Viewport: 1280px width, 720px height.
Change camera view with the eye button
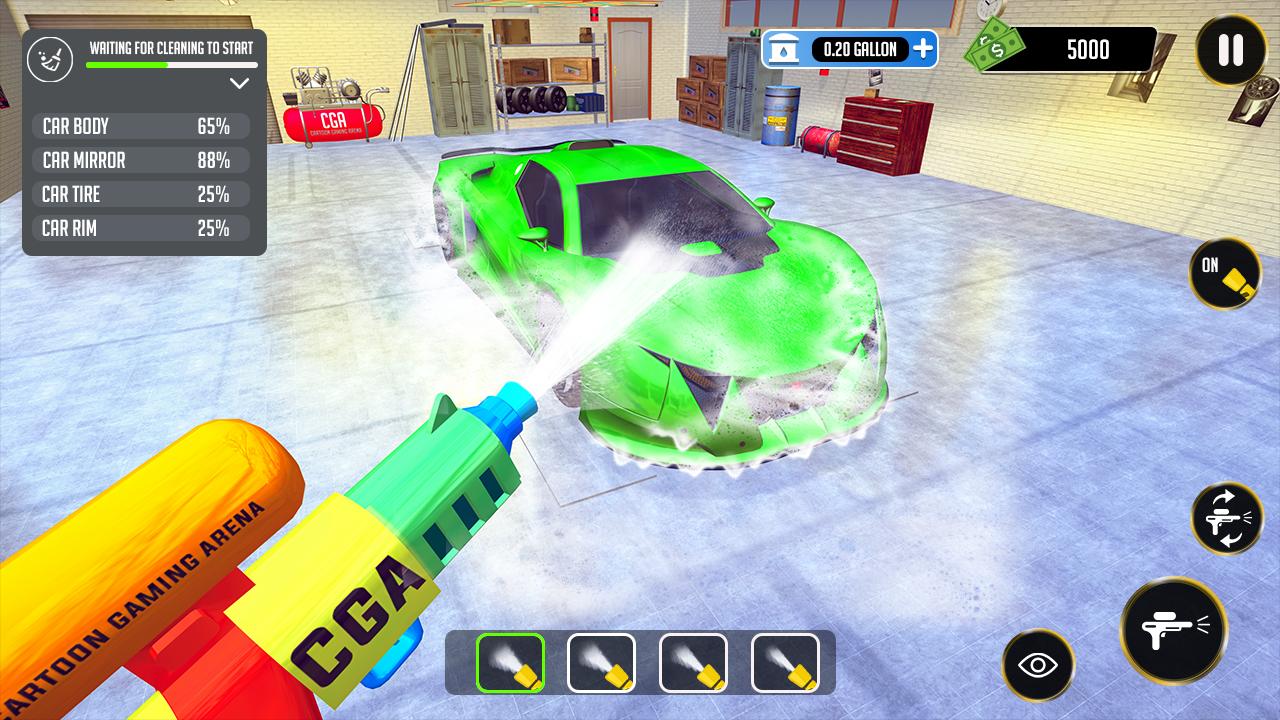[x=1038, y=665]
